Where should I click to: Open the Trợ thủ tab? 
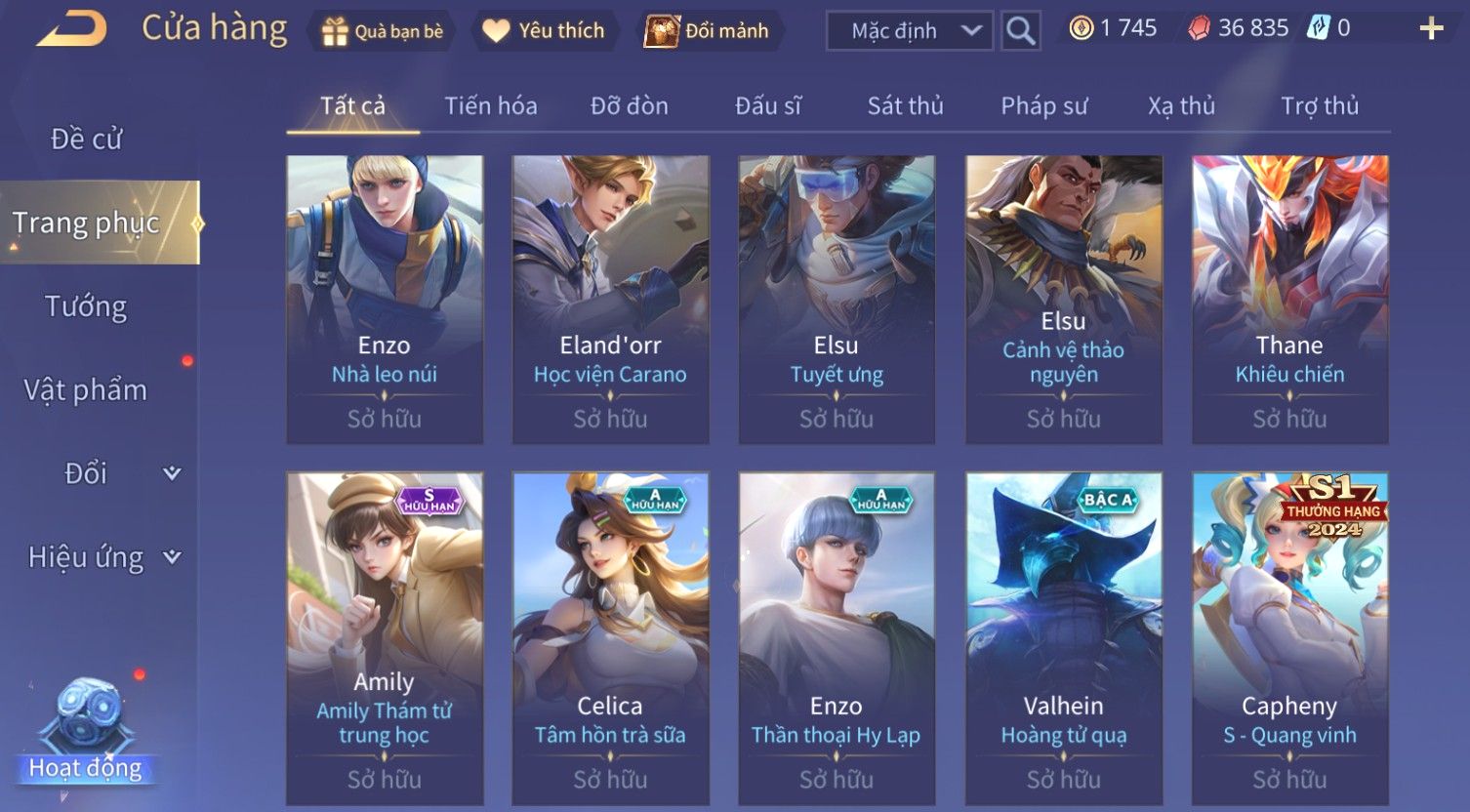[1320, 105]
